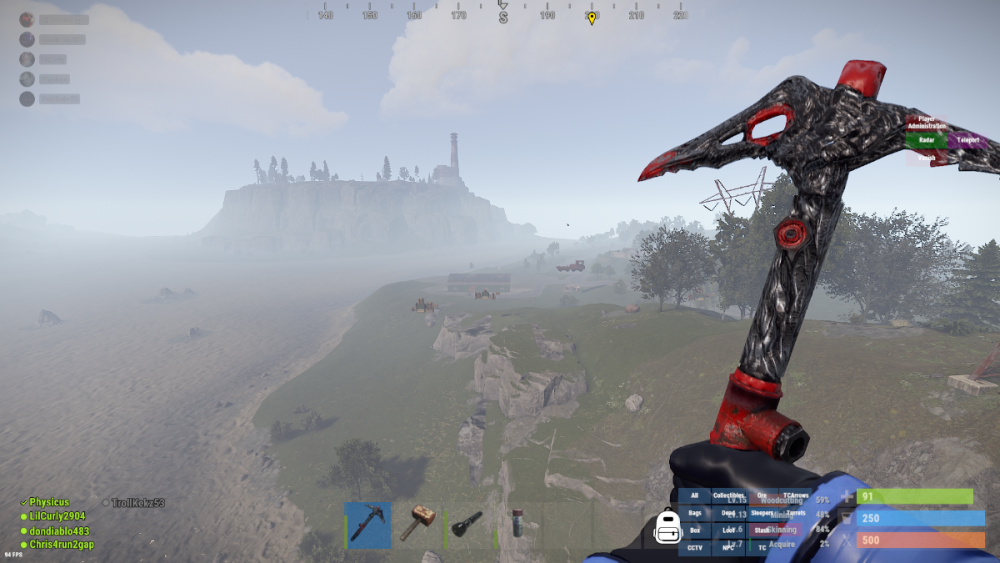Toggle the Stash radar filter
Image resolution: width=1000 pixels, height=563 pixels.
click(x=762, y=530)
